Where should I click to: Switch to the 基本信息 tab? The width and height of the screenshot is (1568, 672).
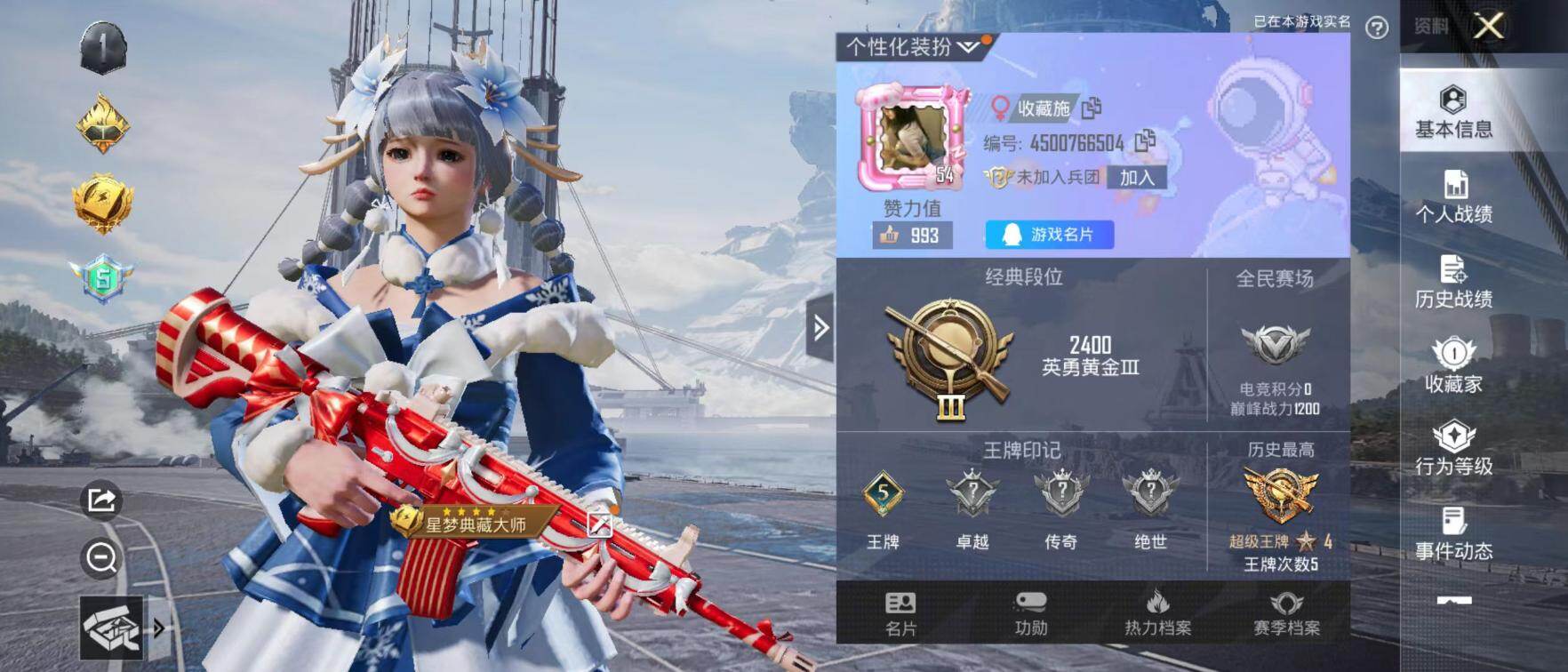(1453, 112)
